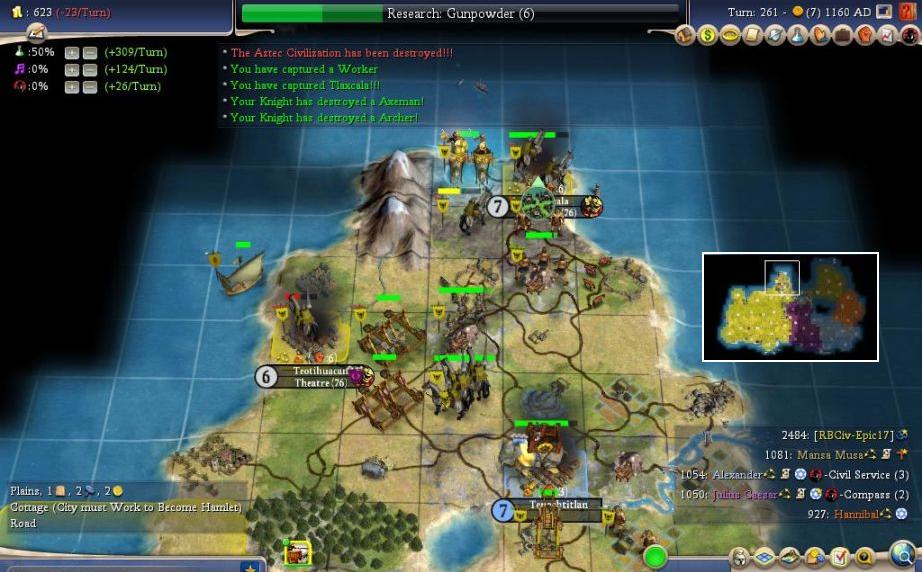The height and width of the screenshot is (572, 922).
Task: Click the minimap overview
Action: tap(790, 306)
